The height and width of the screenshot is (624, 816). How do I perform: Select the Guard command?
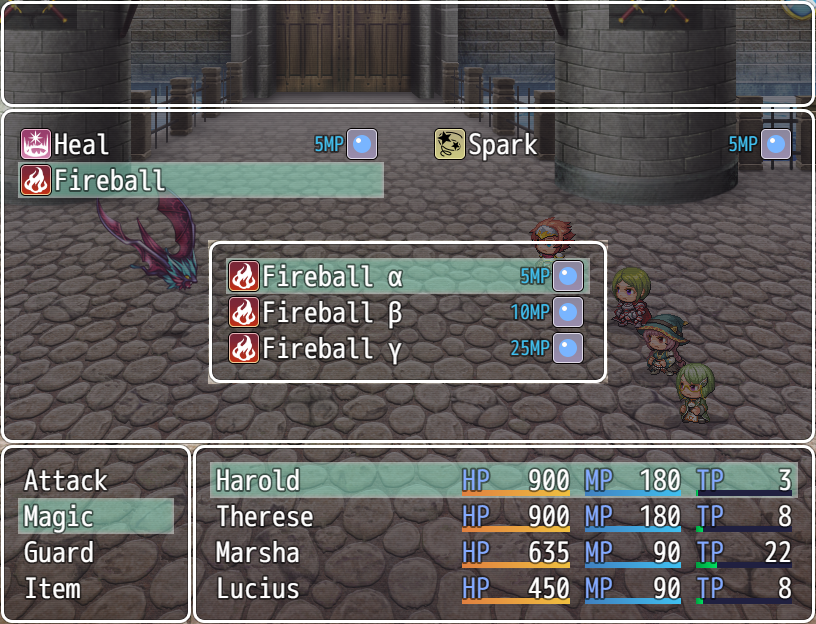point(95,553)
